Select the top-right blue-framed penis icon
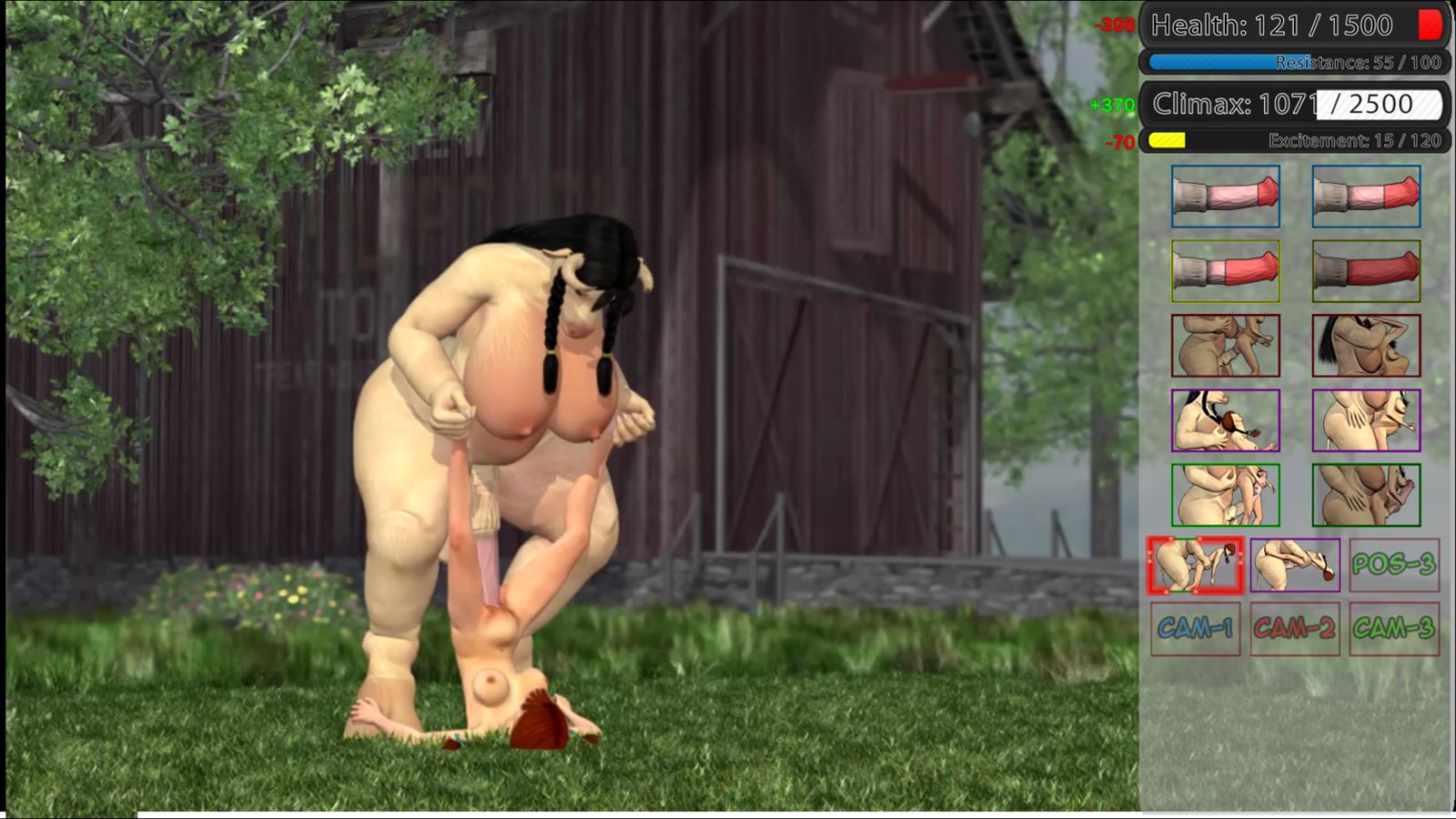 [x=1364, y=195]
